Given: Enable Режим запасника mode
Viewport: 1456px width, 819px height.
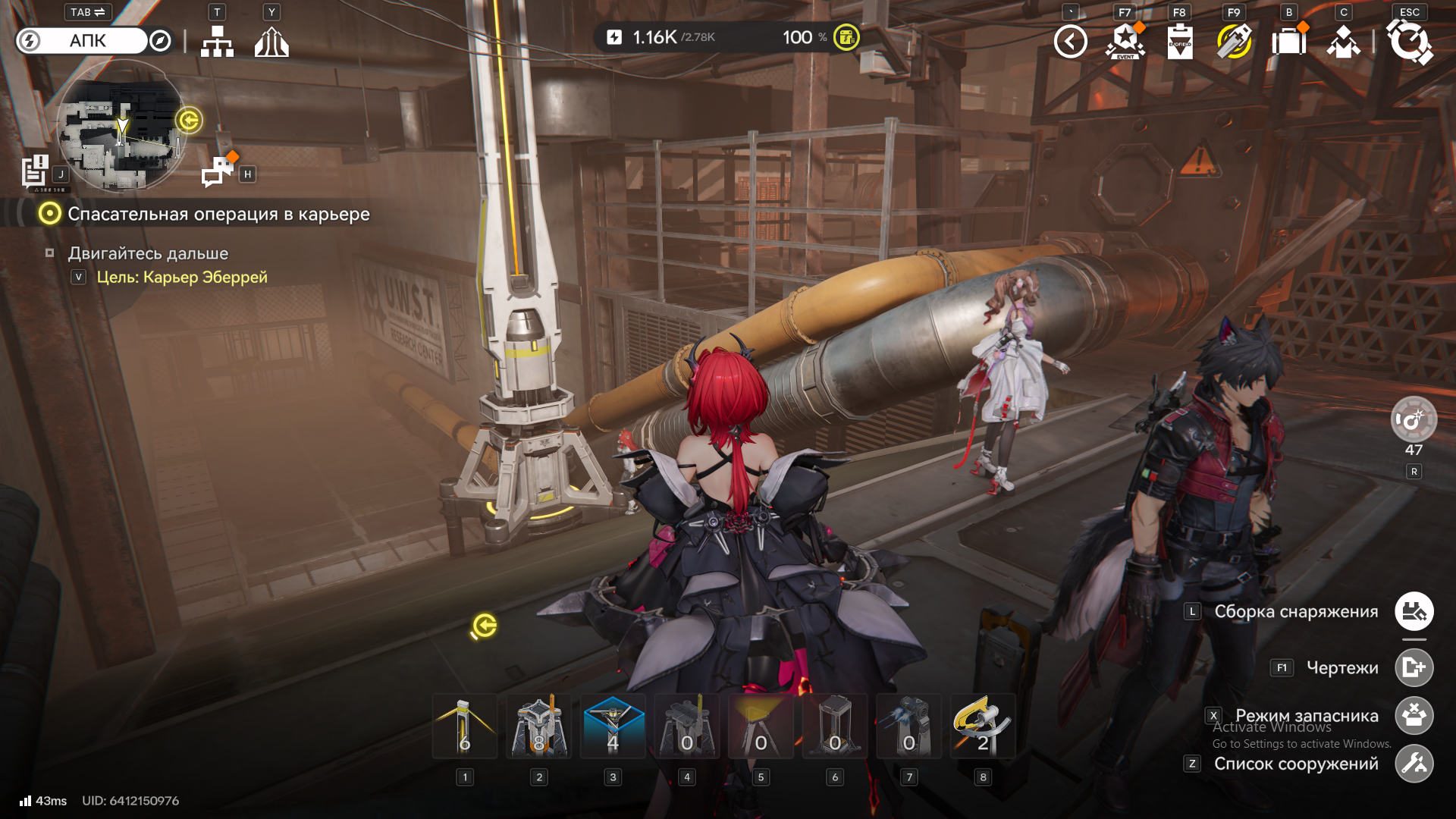Looking at the screenshot, I should (x=1414, y=716).
